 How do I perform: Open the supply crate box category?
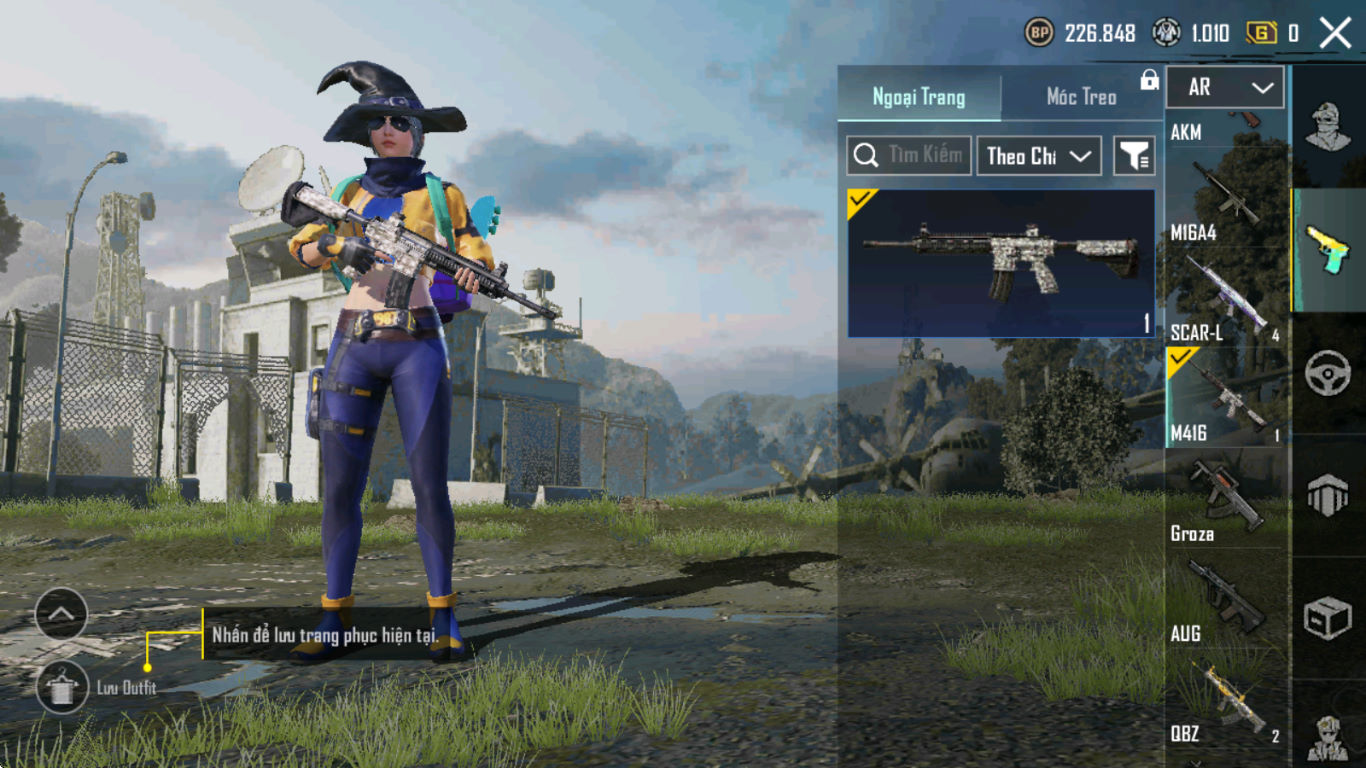[1328, 619]
